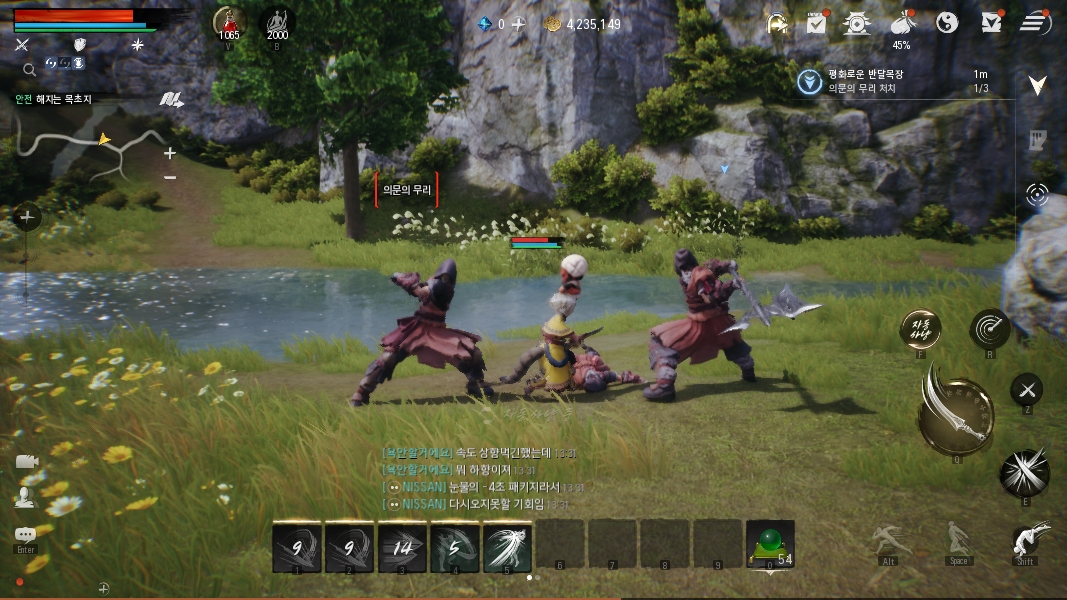Open the checklist icon with red dot
The width and height of the screenshot is (1067, 600).
[x=816, y=22]
